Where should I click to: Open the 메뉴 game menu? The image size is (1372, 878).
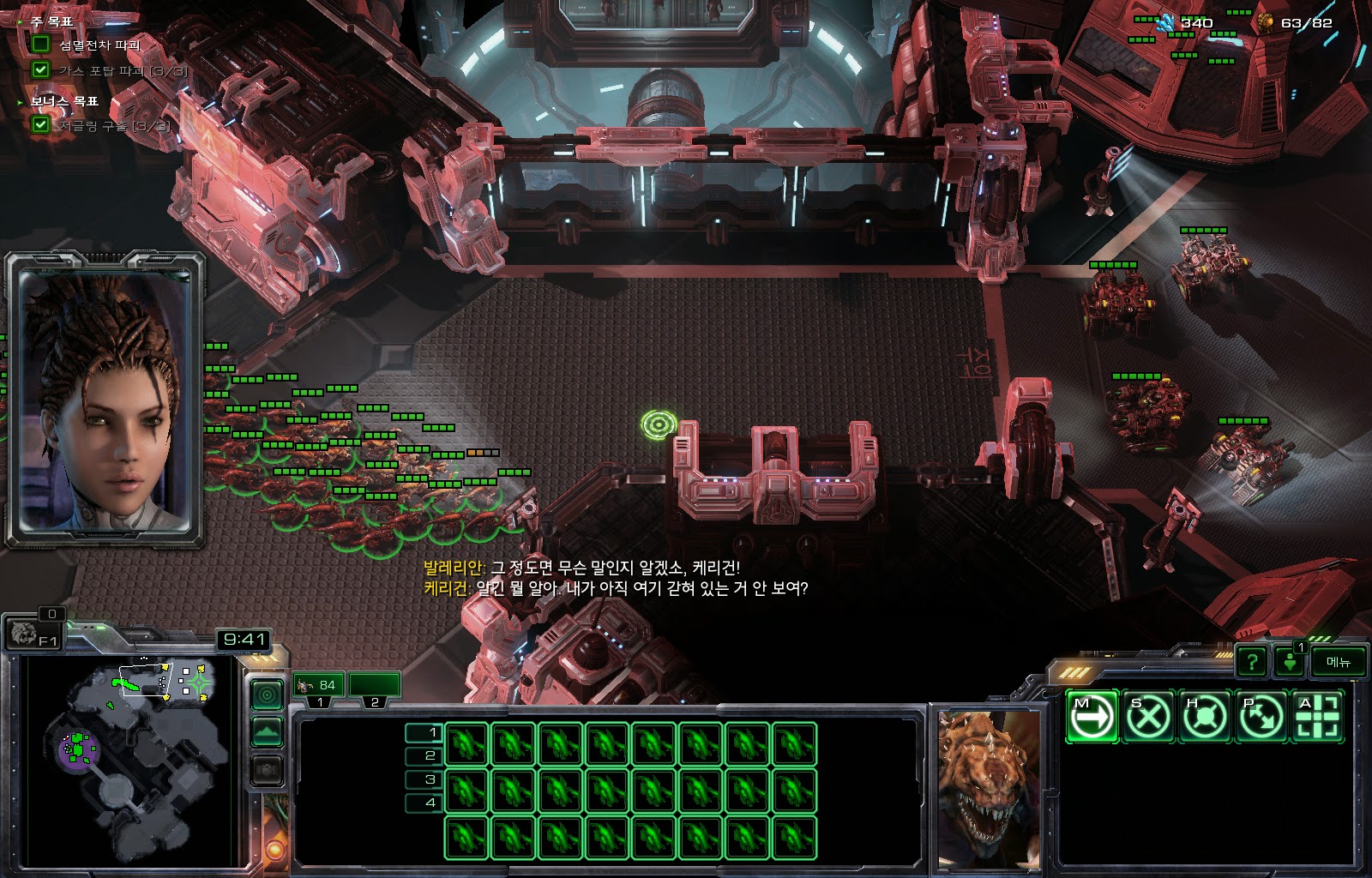click(1338, 661)
